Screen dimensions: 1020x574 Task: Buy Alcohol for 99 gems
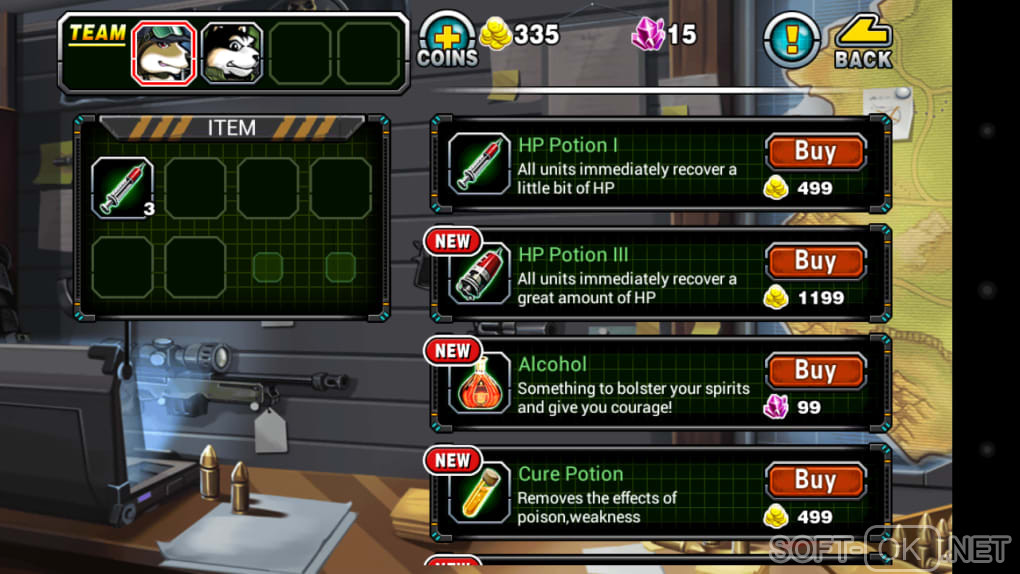(x=815, y=371)
